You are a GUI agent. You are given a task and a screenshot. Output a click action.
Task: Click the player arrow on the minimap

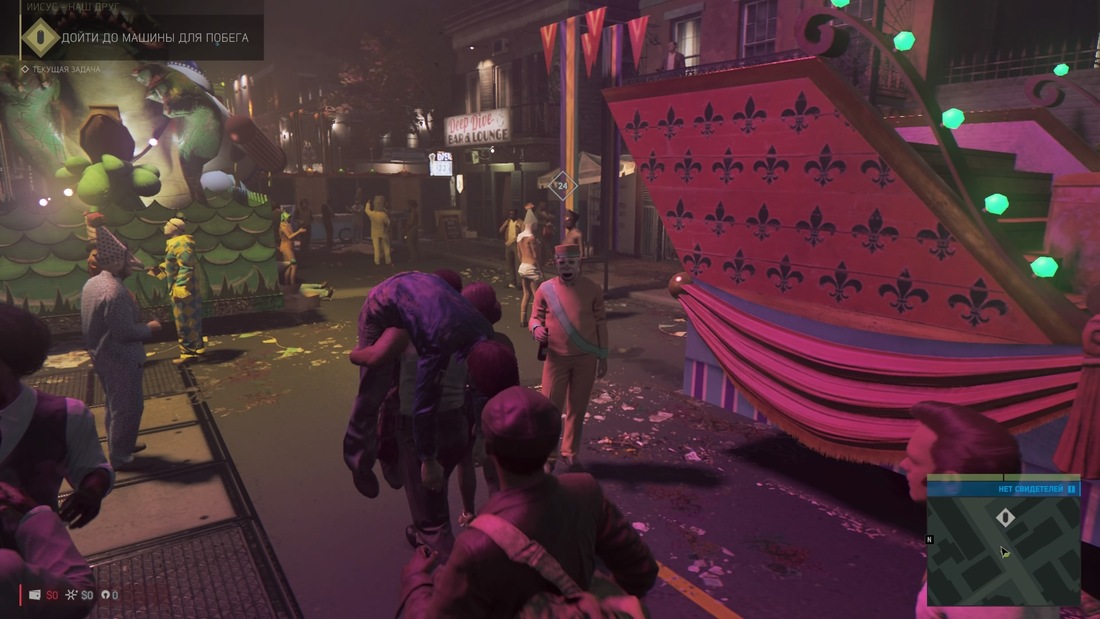[1004, 552]
